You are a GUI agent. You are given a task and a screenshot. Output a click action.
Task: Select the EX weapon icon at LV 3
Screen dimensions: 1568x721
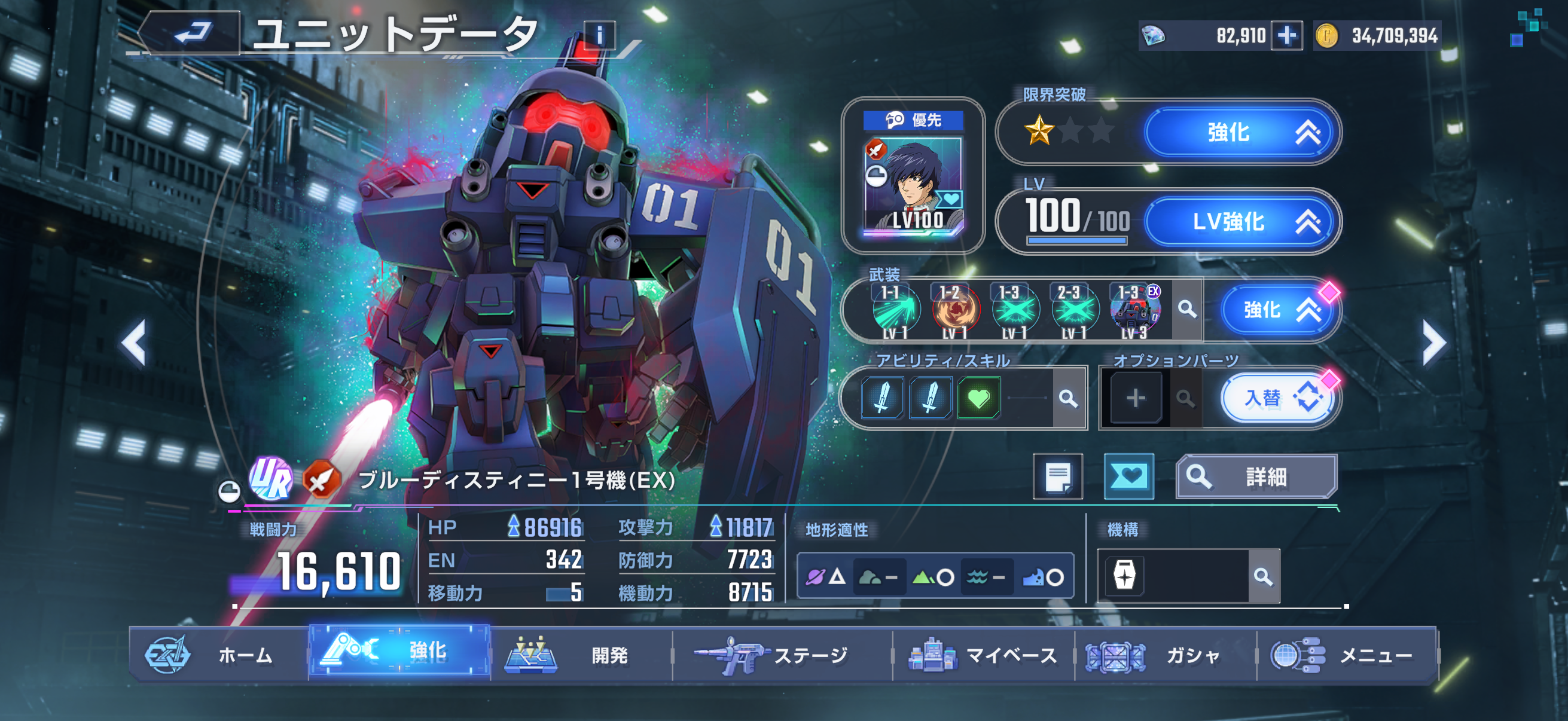tap(1134, 310)
